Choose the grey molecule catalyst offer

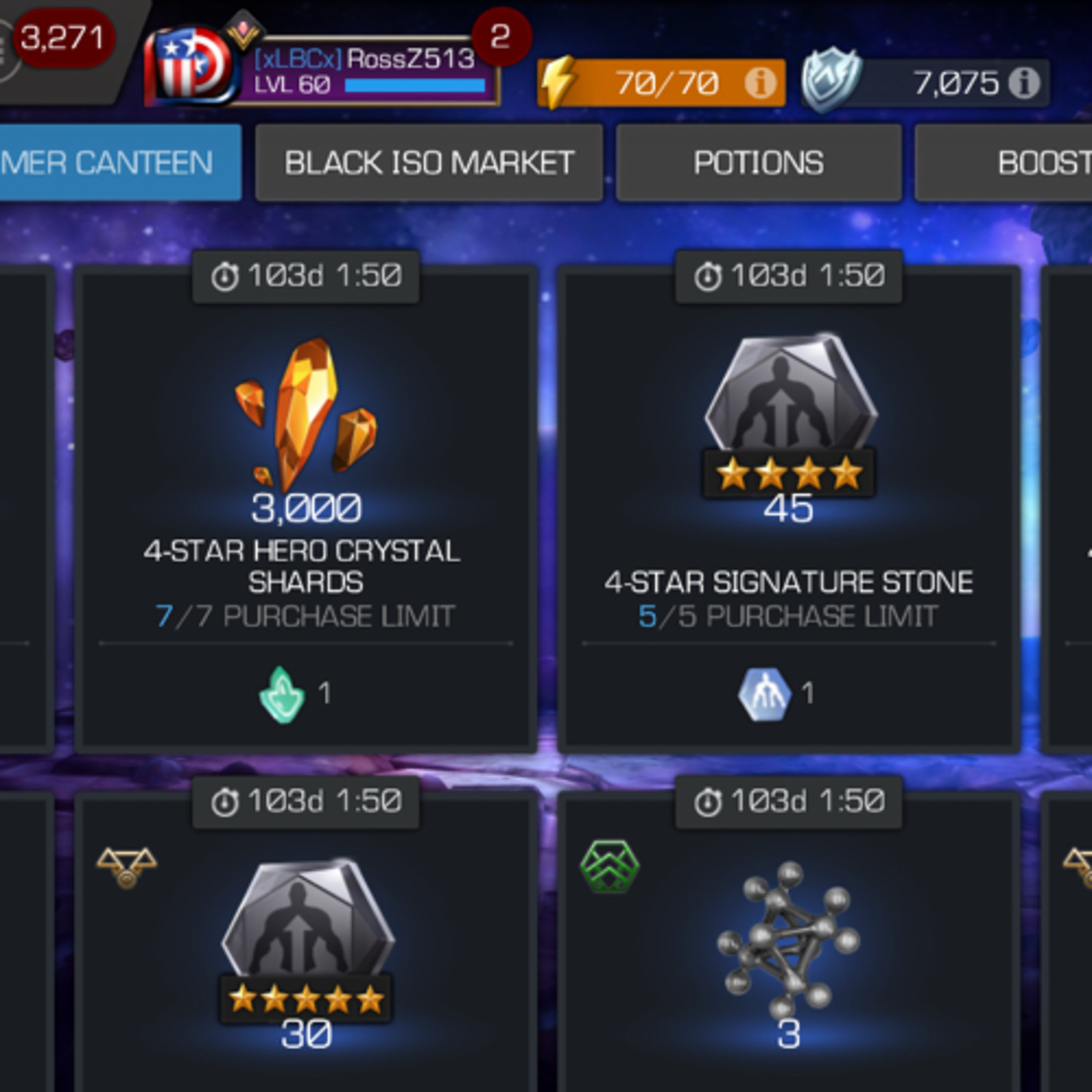tap(788, 950)
